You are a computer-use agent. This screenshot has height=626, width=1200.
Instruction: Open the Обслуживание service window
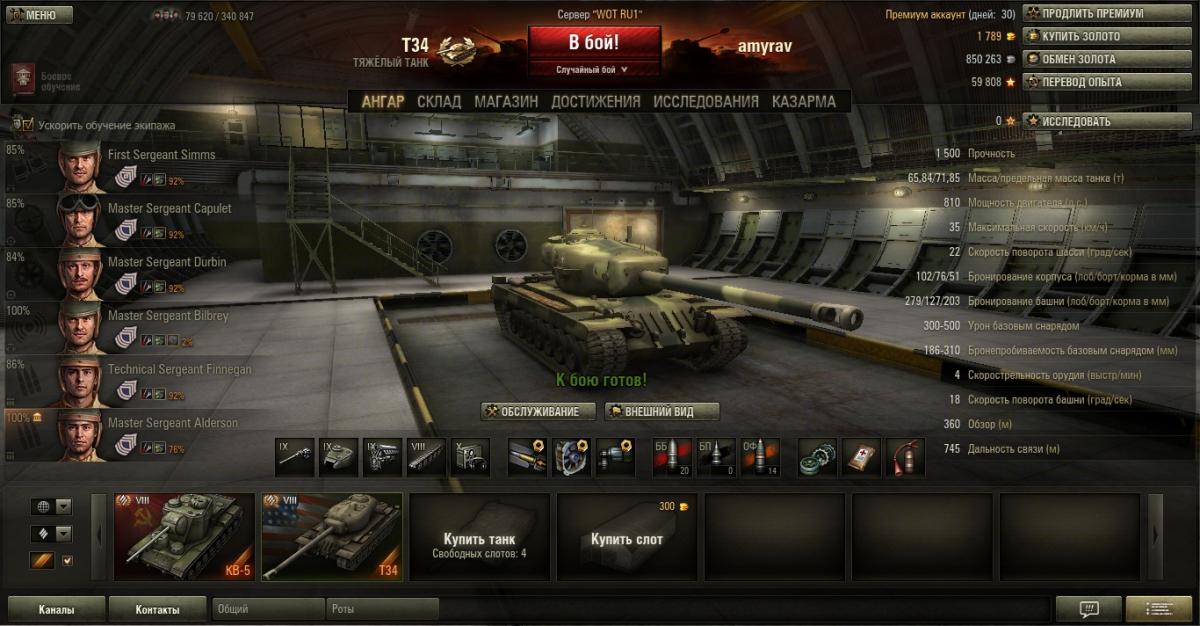pyautogui.click(x=538, y=412)
